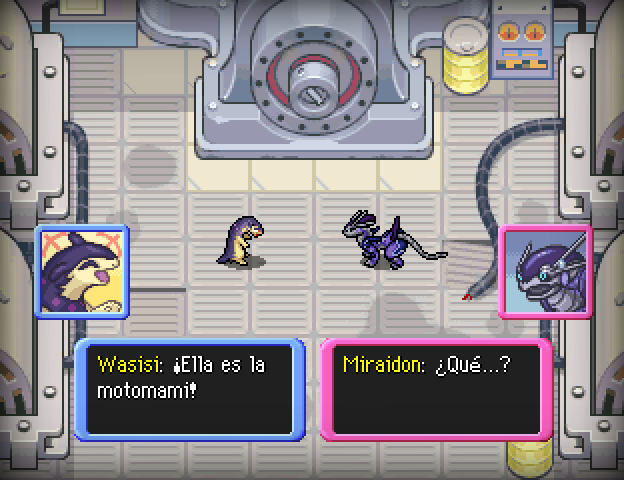Click Wasisi's speaker portrait
Screen dimensions: 624x480
(x=81, y=270)
